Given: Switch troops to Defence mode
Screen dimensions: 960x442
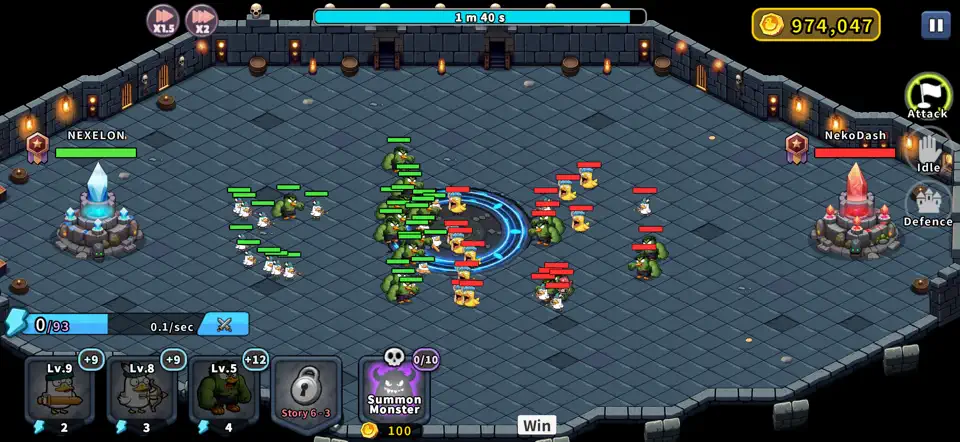Looking at the screenshot, I should point(928,205).
